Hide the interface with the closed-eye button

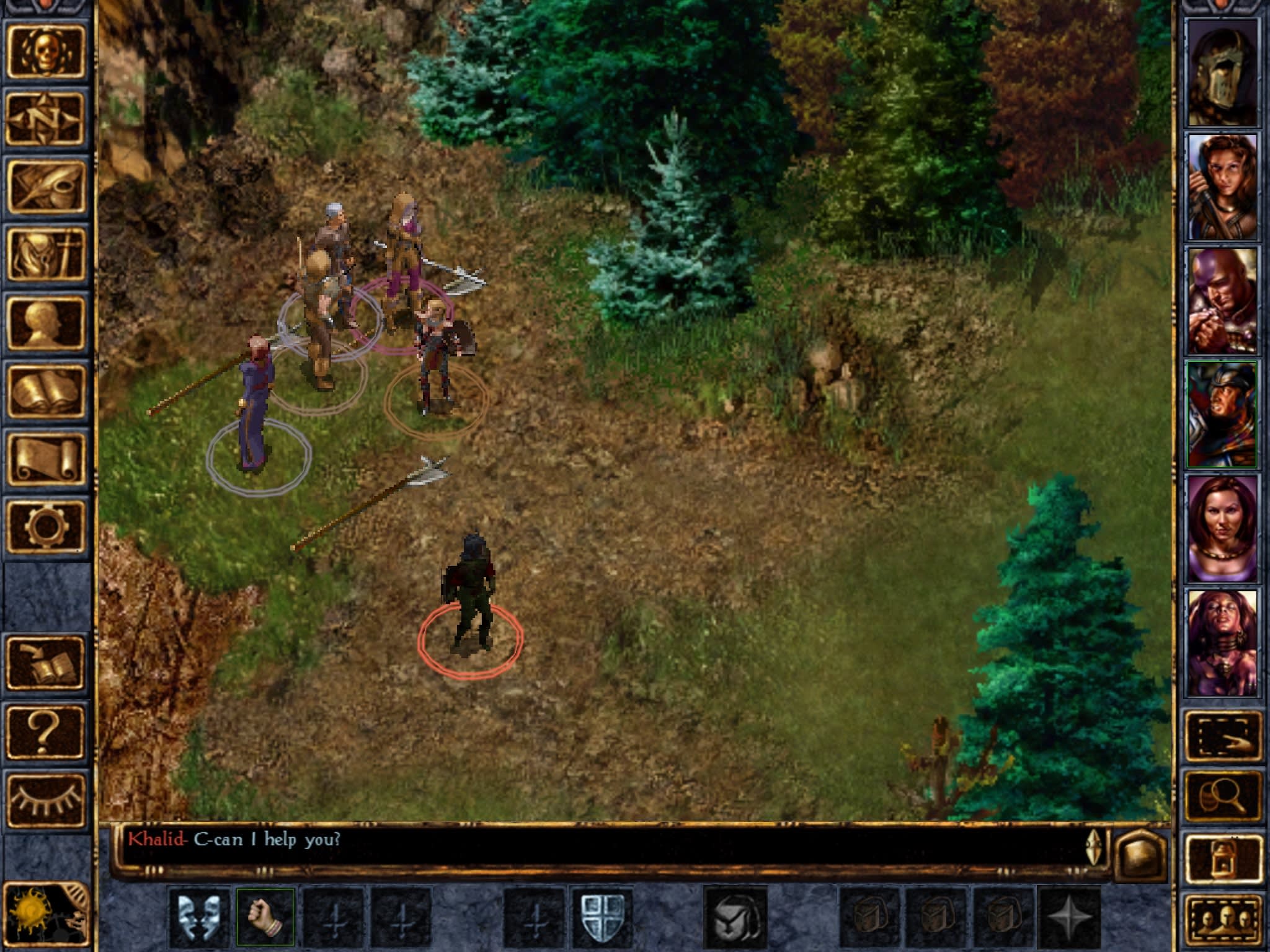[x=46, y=800]
